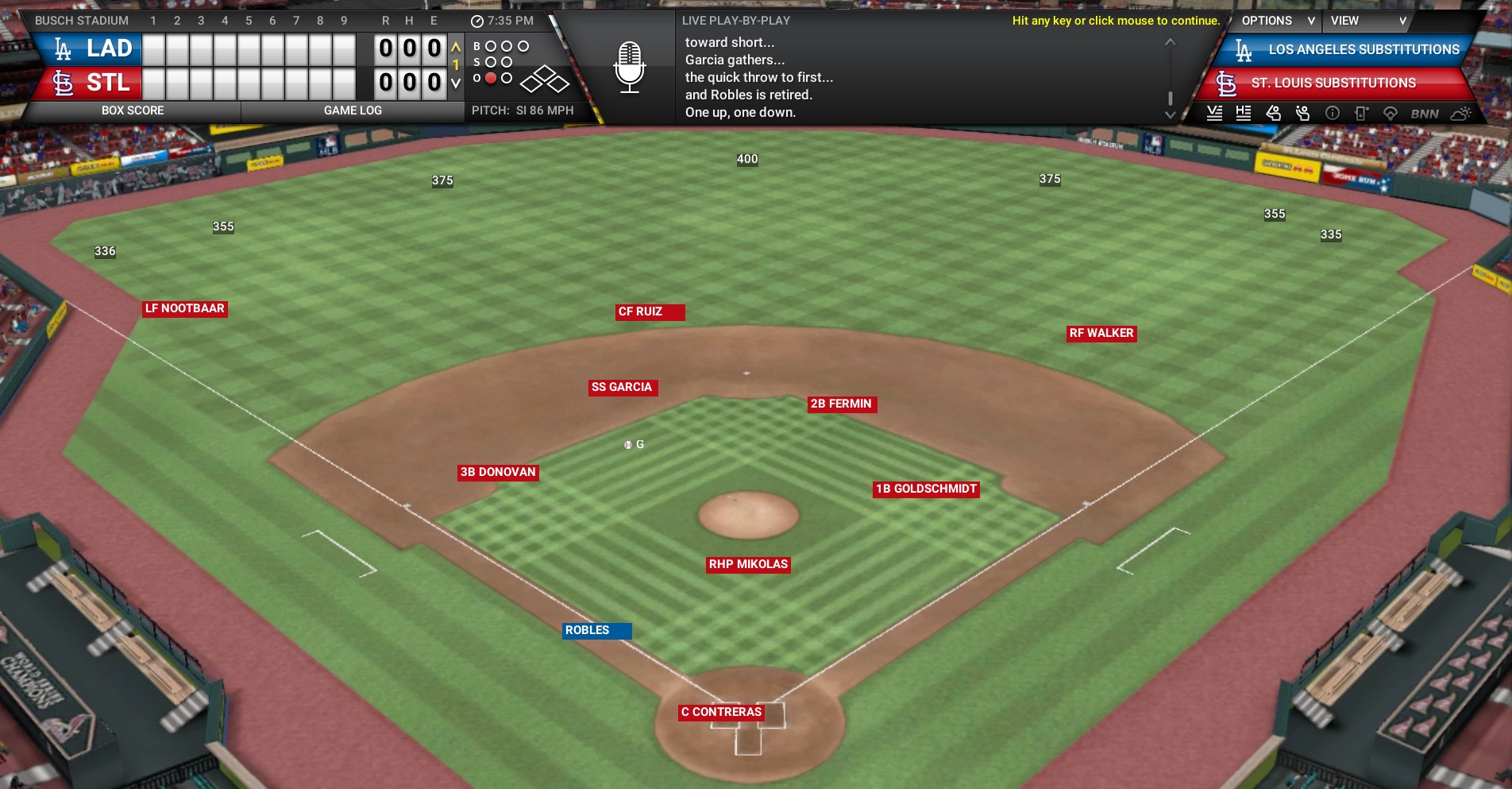Open St. Louis Substitutions

click(x=1333, y=83)
